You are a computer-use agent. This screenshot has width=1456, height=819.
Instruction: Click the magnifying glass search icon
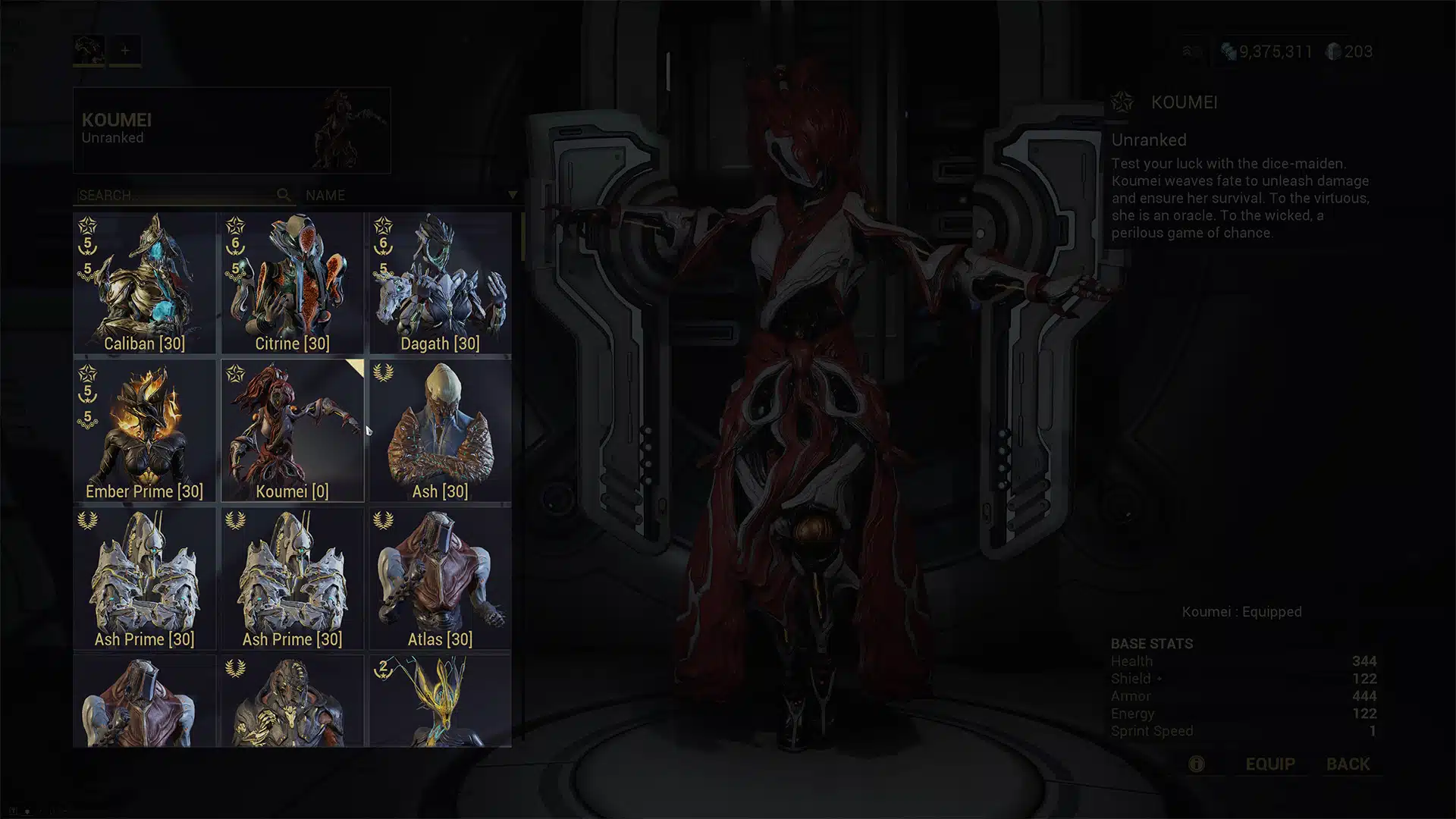coord(284,195)
